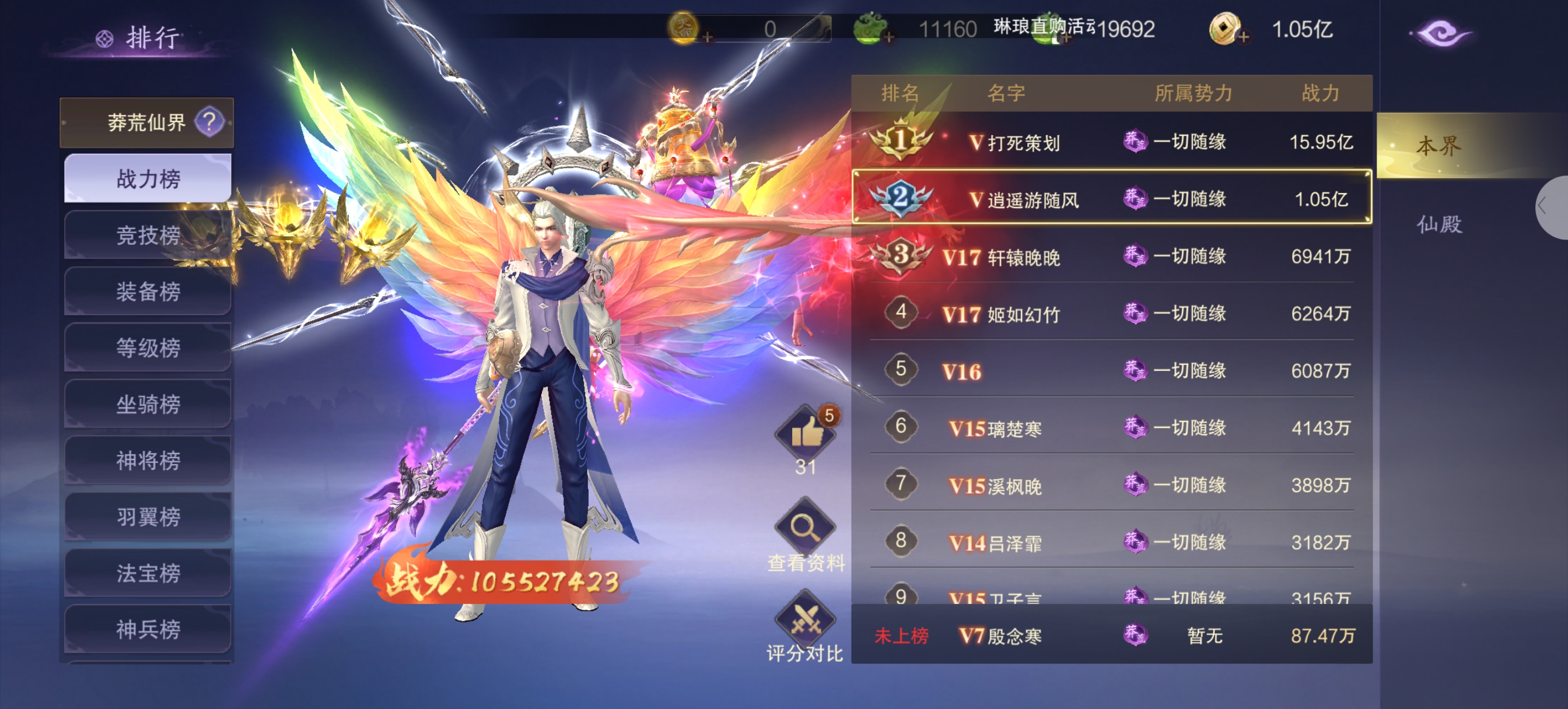
Task: Switch to the 竞技榜 ranking tab
Action: (x=148, y=236)
